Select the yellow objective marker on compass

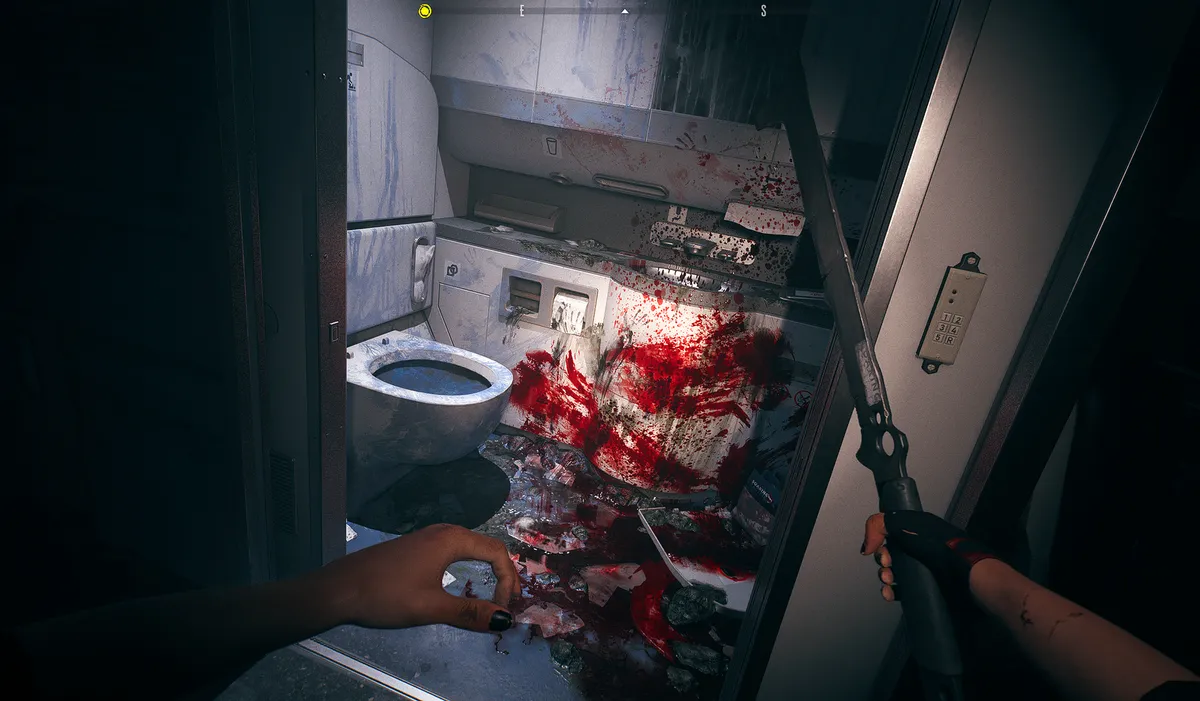click(x=425, y=11)
